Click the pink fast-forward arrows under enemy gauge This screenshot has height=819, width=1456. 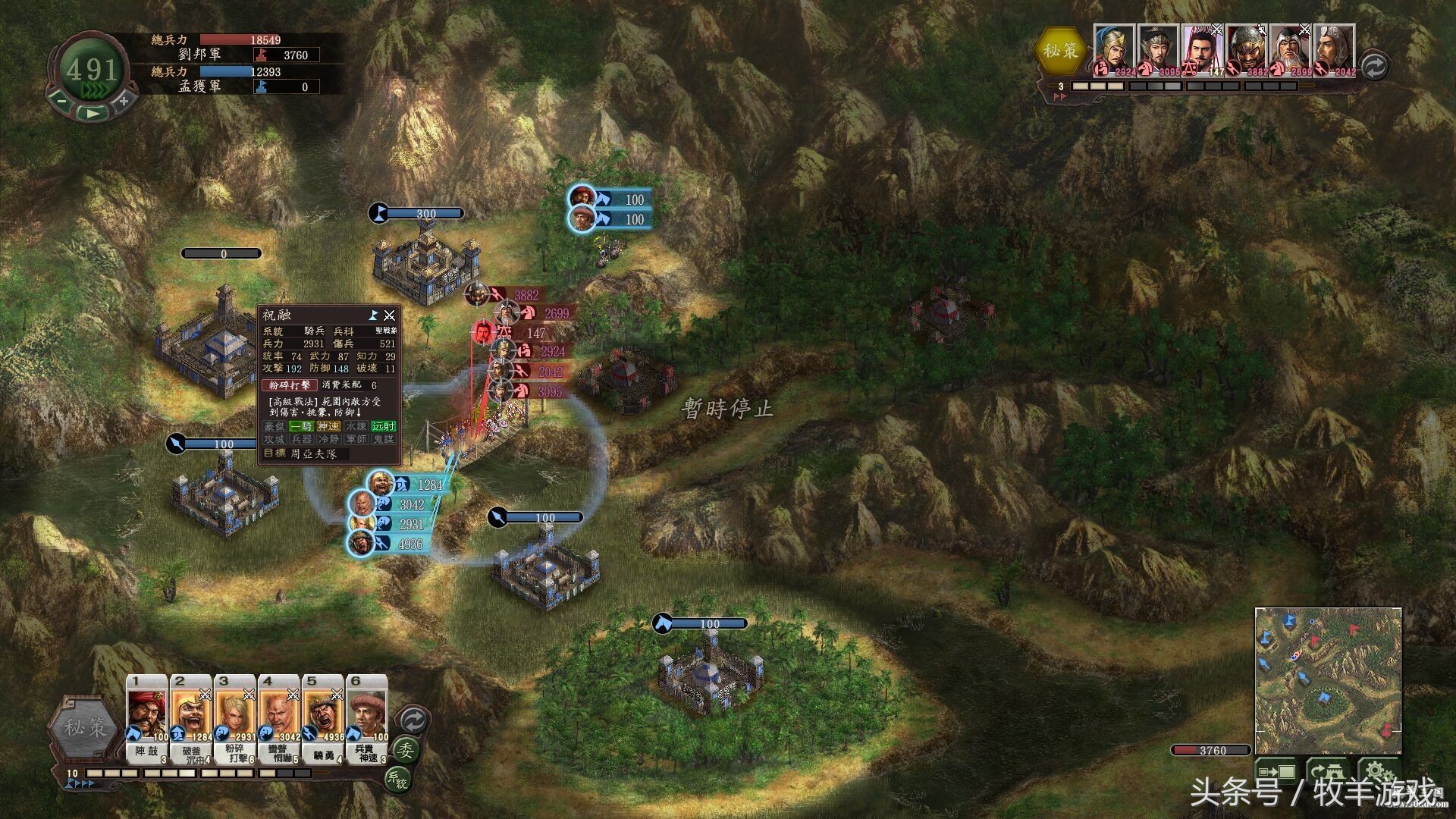[x=1059, y=96]
